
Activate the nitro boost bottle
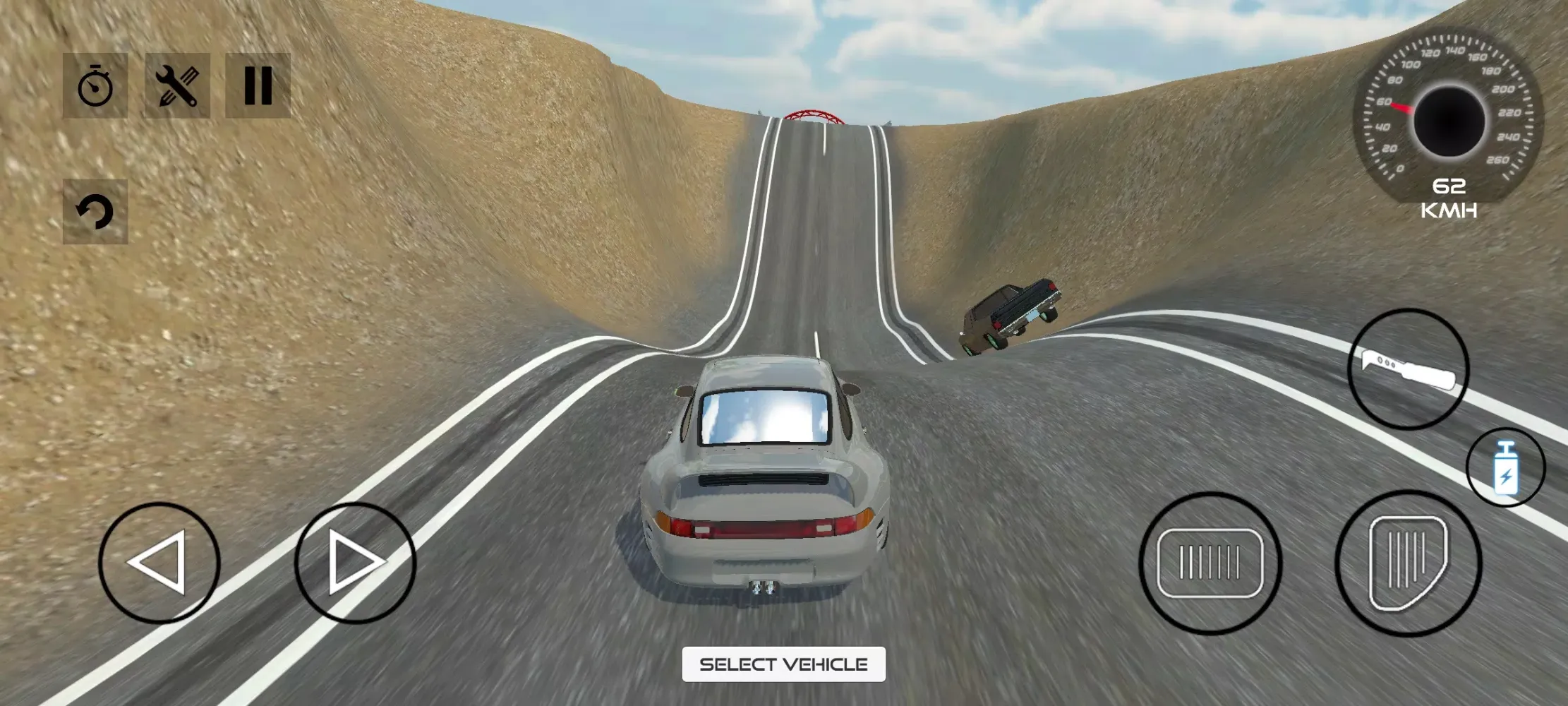(1505, 467)
